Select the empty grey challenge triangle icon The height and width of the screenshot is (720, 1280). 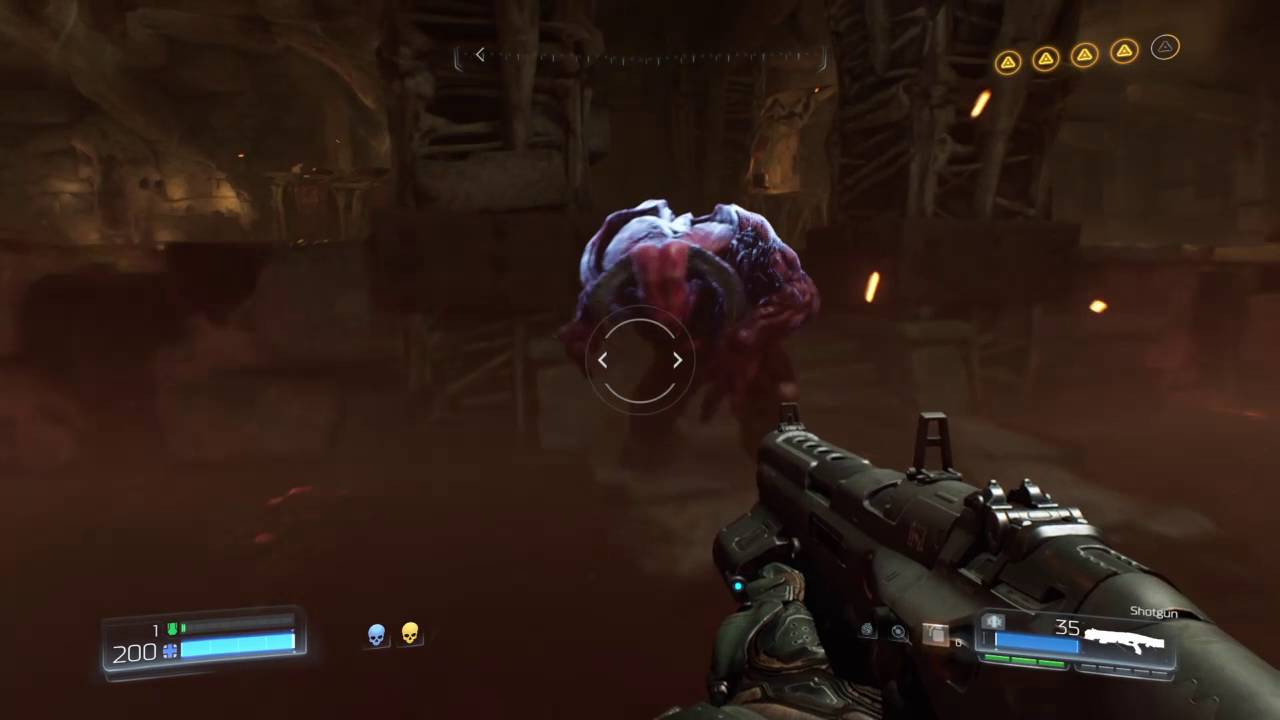point(1164,47)
